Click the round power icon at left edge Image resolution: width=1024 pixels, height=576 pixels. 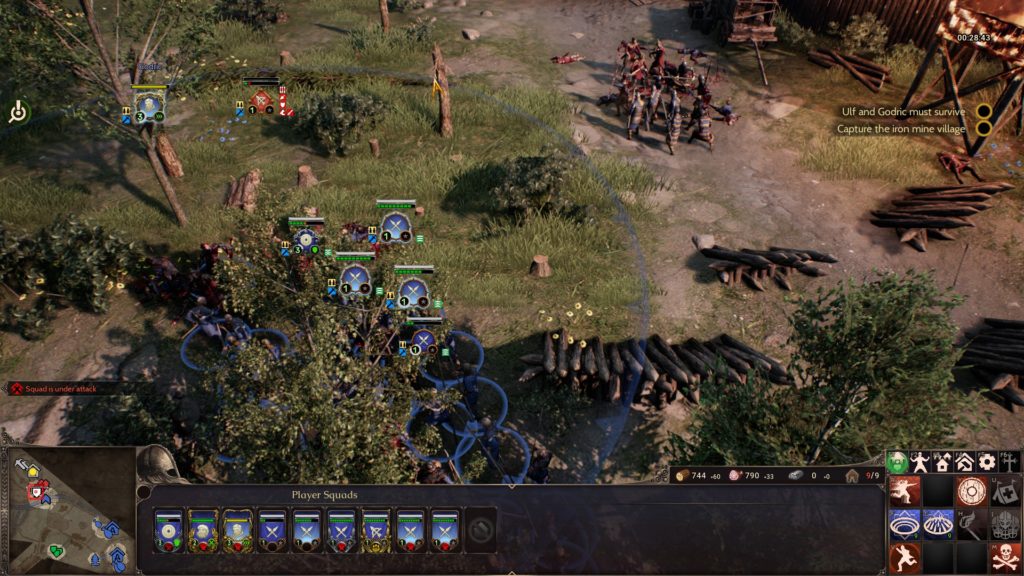[x=18, y=113]
